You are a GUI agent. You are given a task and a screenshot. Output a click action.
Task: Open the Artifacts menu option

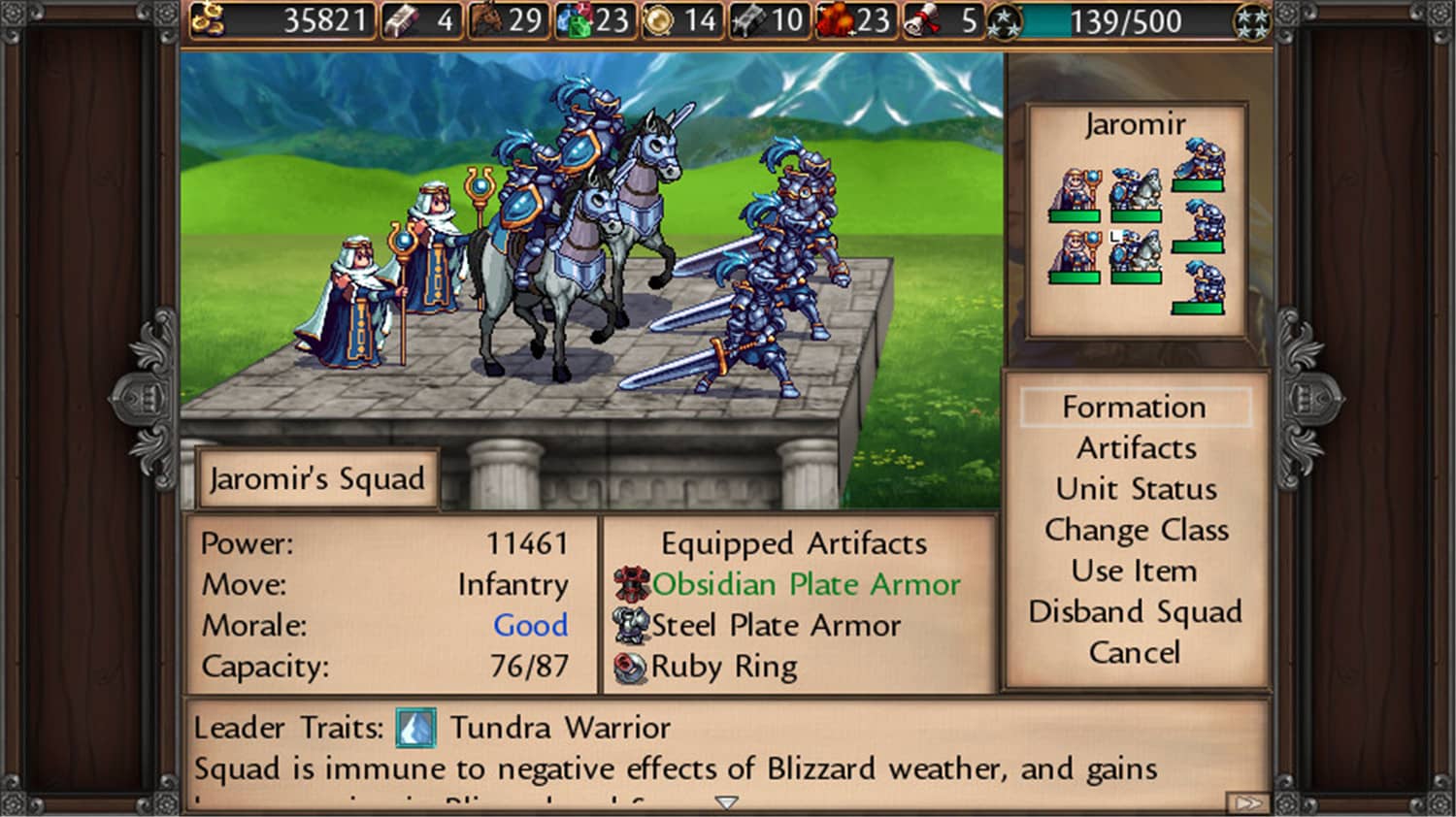click(x=1134, y=447)
